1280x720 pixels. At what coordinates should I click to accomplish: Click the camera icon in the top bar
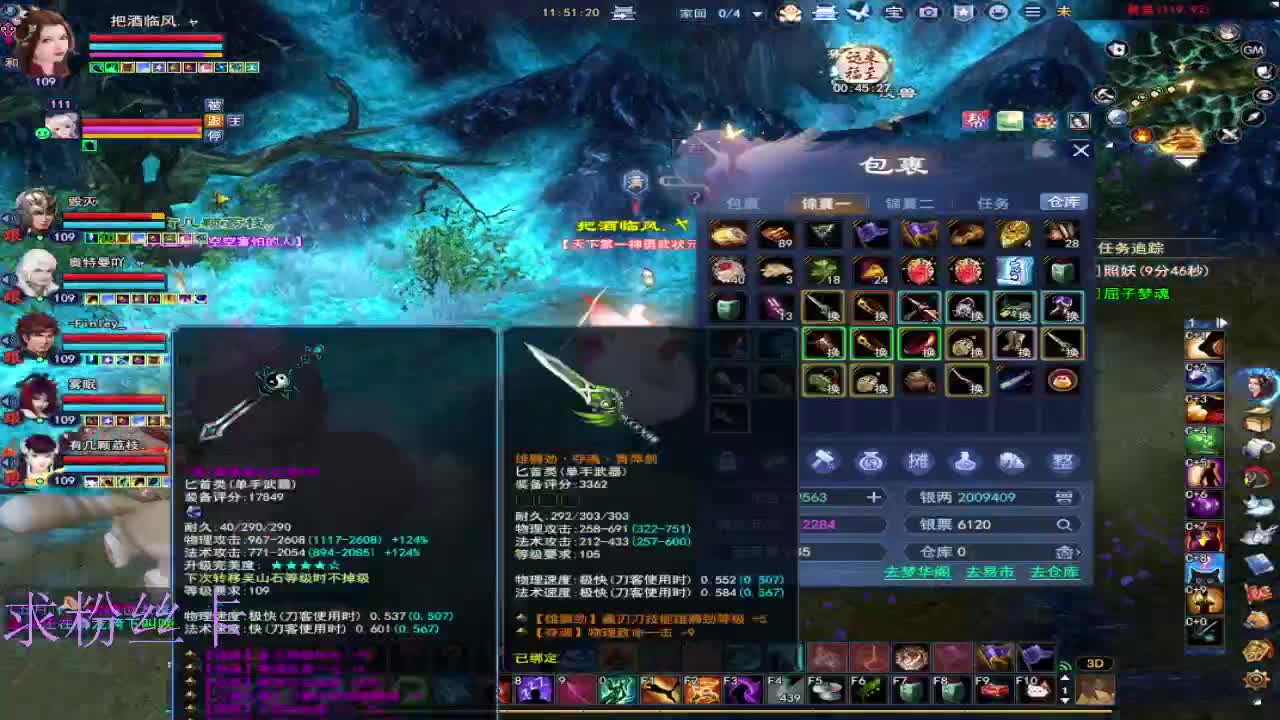click(928, 12)
